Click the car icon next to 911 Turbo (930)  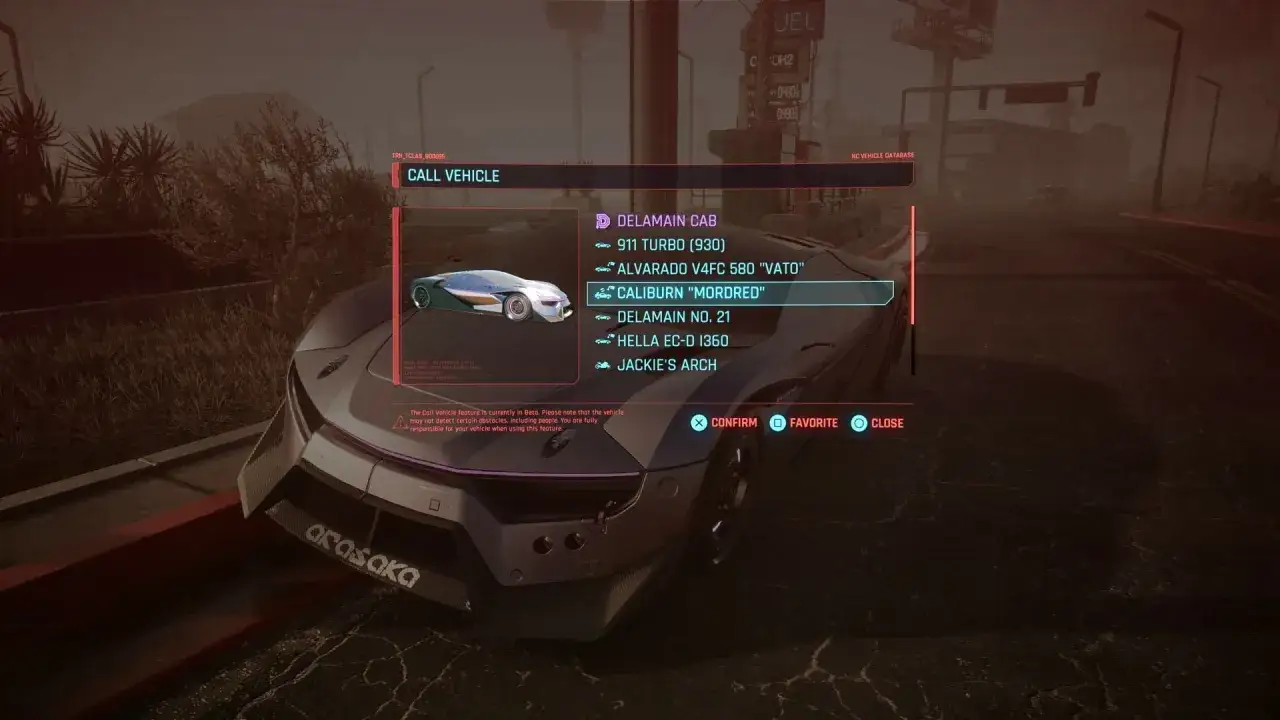point(601,244)
